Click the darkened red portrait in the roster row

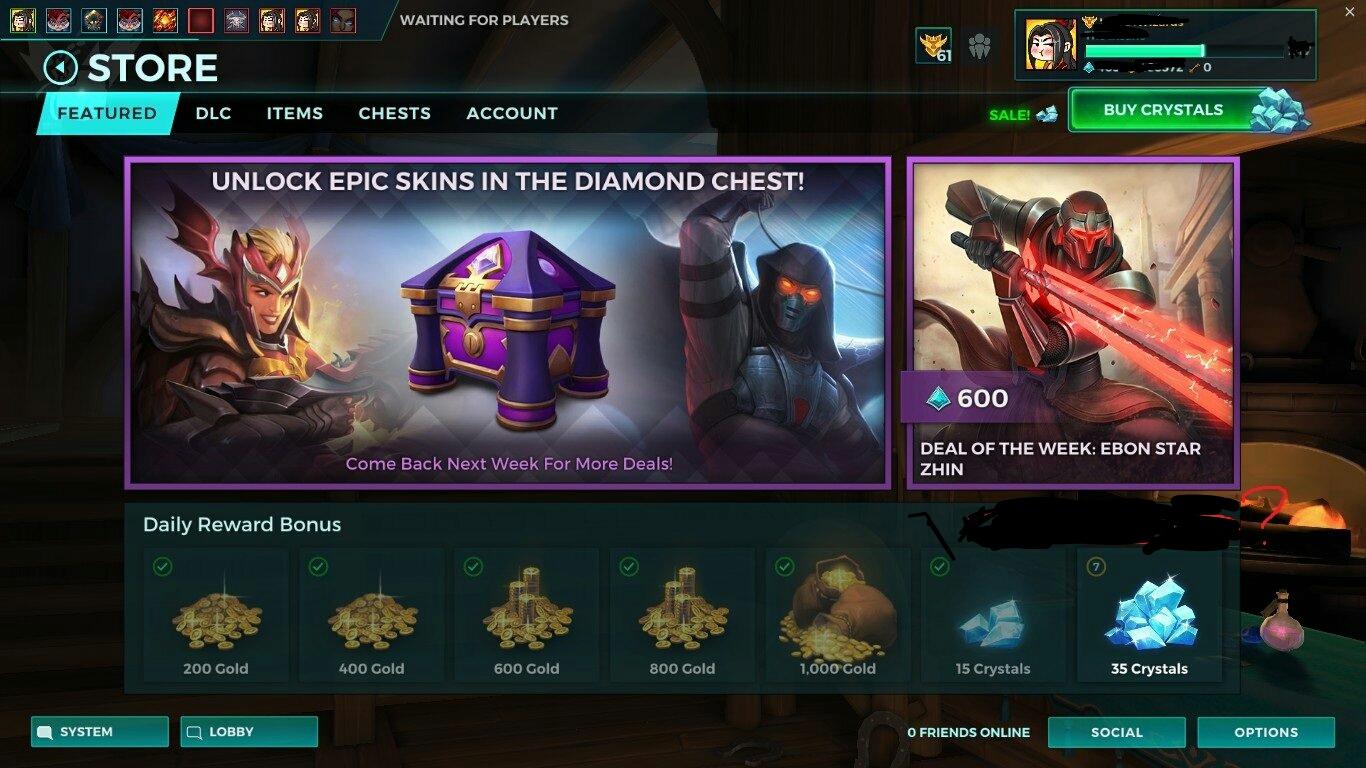coord(200,19)
